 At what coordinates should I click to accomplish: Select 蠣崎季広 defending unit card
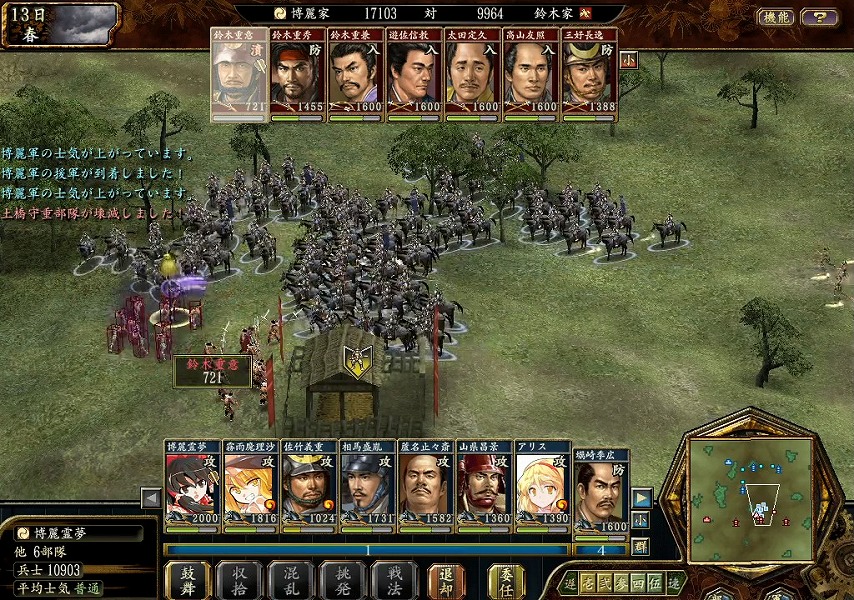[601, 492]
